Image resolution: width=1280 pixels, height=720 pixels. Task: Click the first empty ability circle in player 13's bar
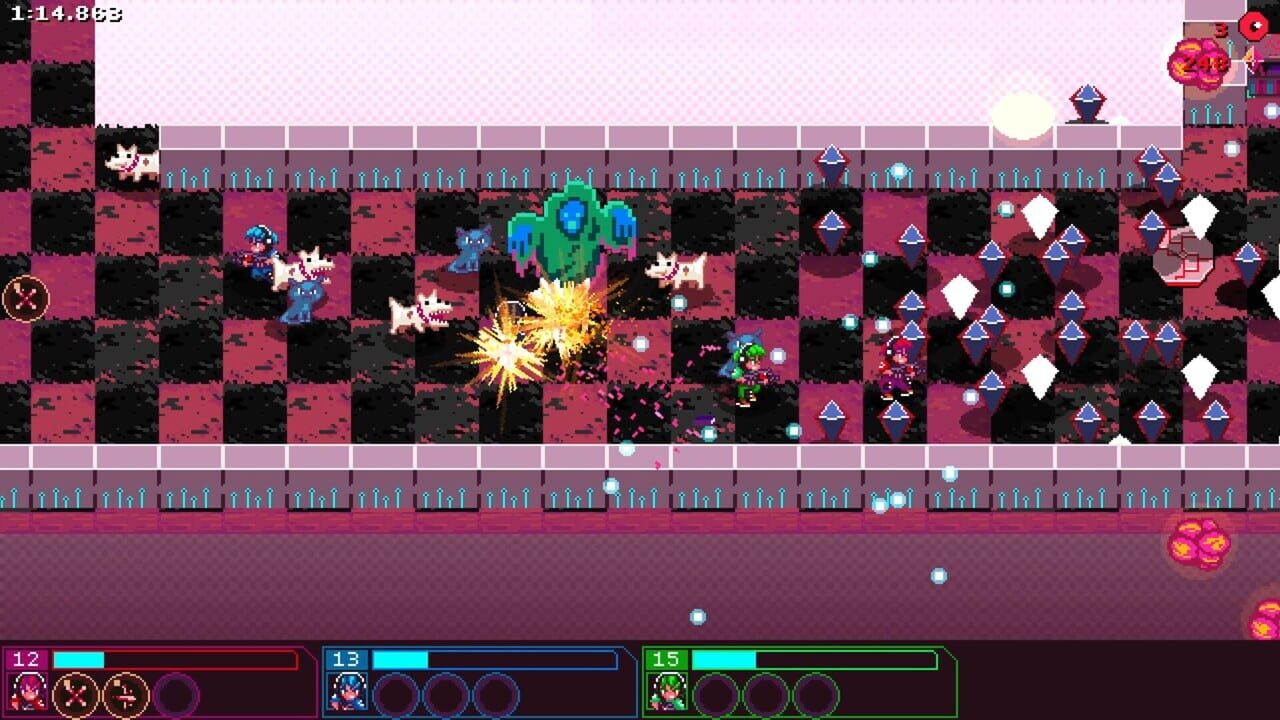394,692
